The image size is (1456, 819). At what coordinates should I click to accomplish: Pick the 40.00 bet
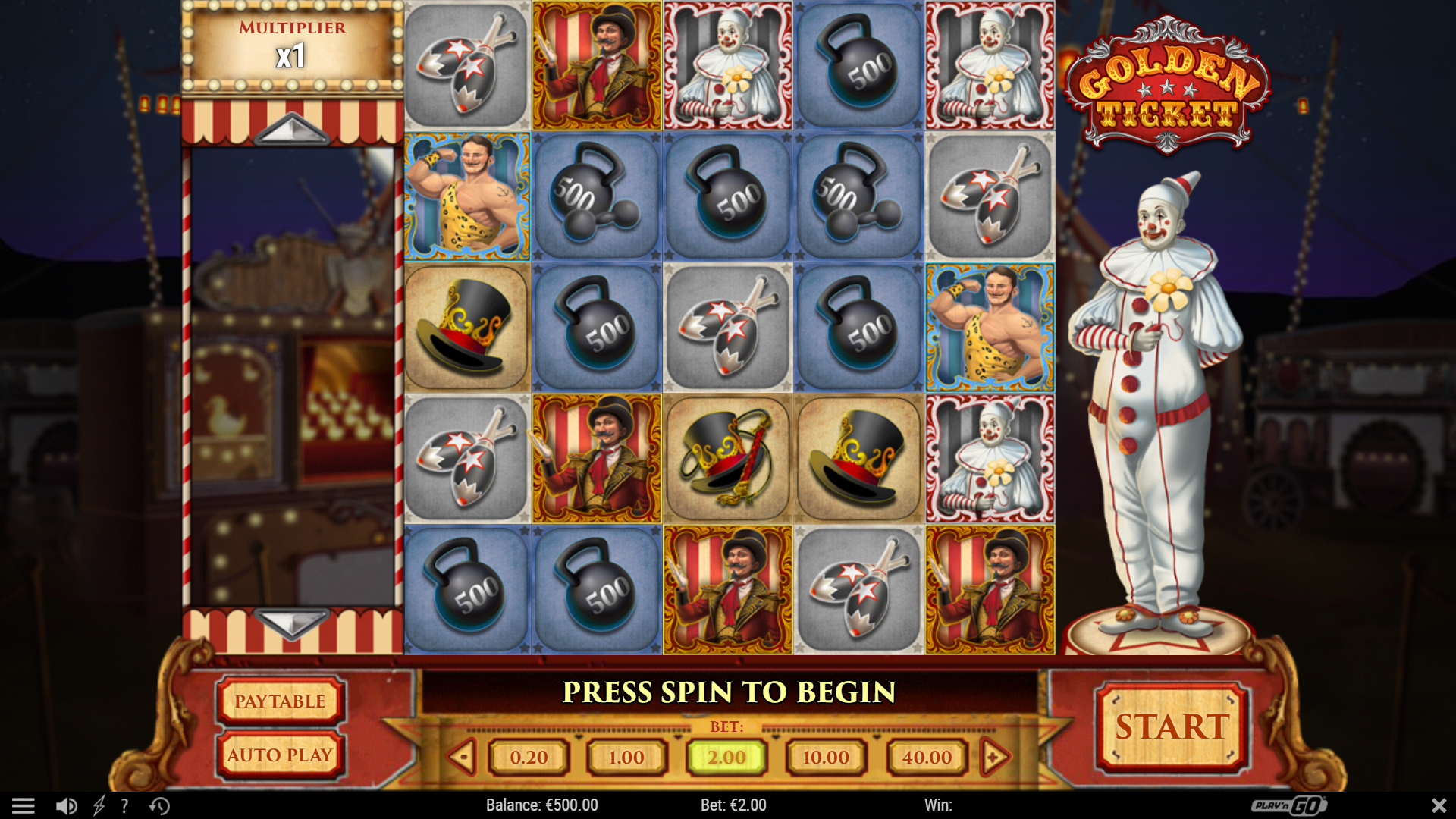927,757
